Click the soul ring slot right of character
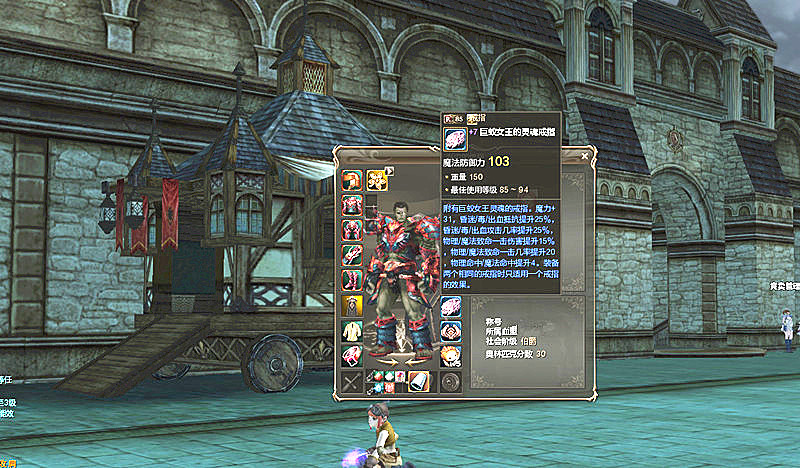Viewport: 800px width, 468px height. (x=451, y=306)
